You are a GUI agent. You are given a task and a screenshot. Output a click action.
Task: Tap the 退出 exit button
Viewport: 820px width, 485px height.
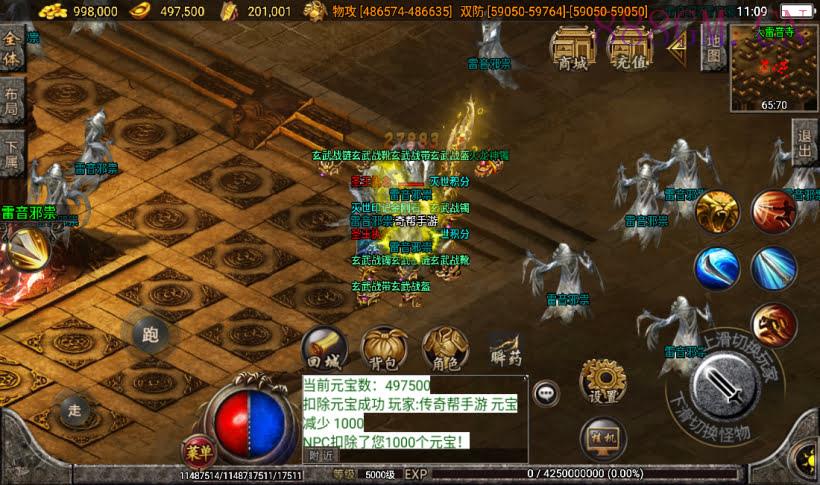click(804, 143)
